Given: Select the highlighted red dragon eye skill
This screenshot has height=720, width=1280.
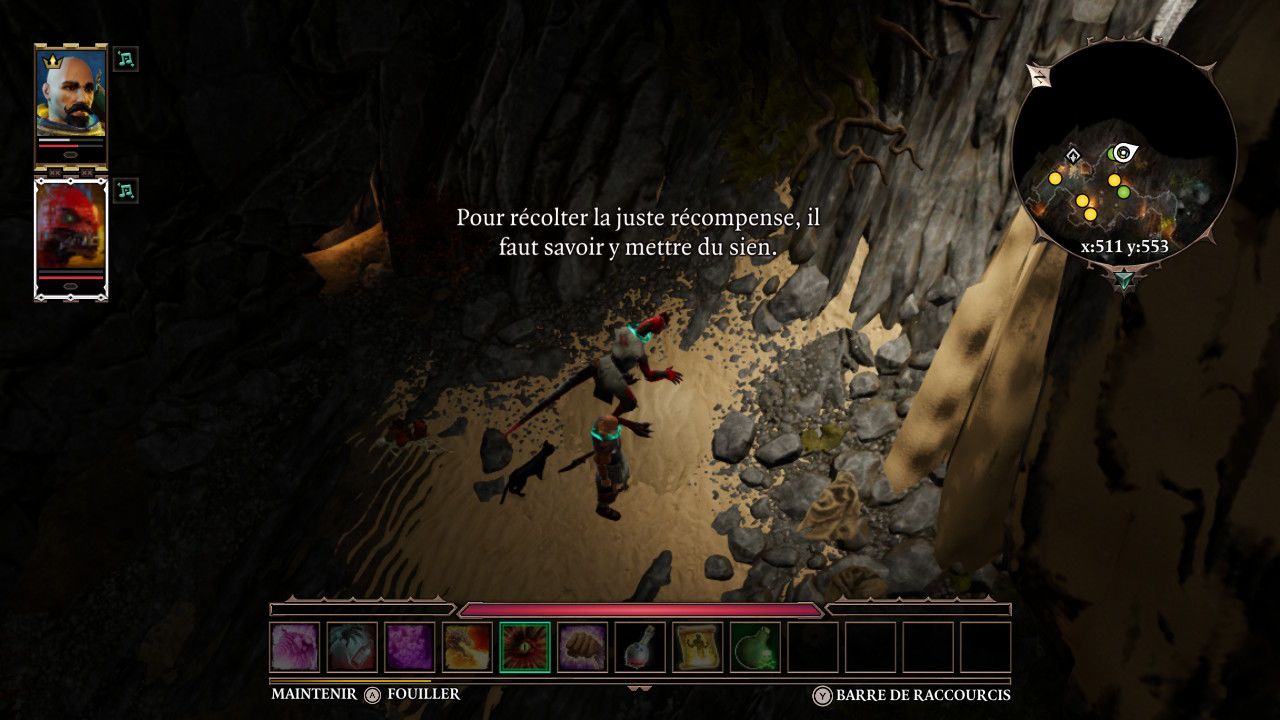Looking at the screenshot, I should pyautogui.click(x=526, y=647).
